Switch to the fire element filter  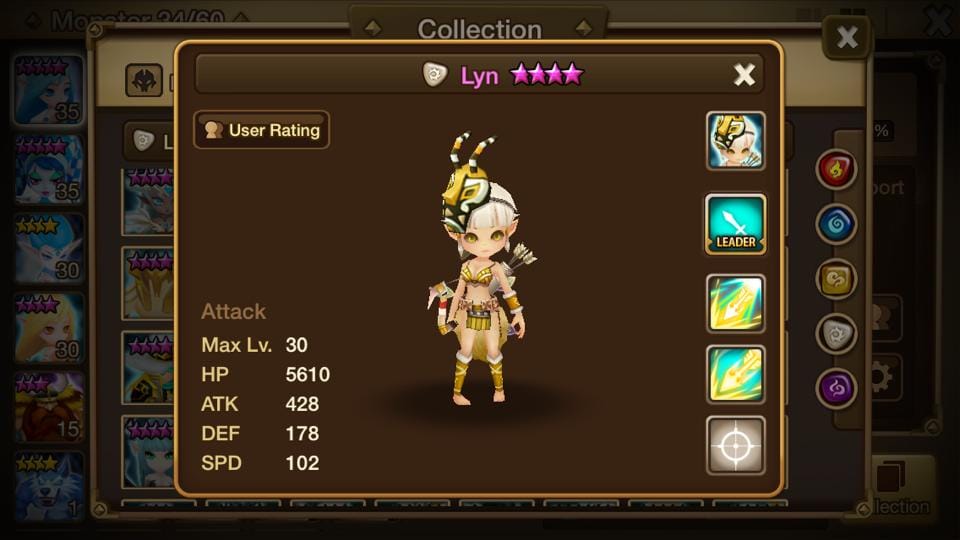coord(836,170)
